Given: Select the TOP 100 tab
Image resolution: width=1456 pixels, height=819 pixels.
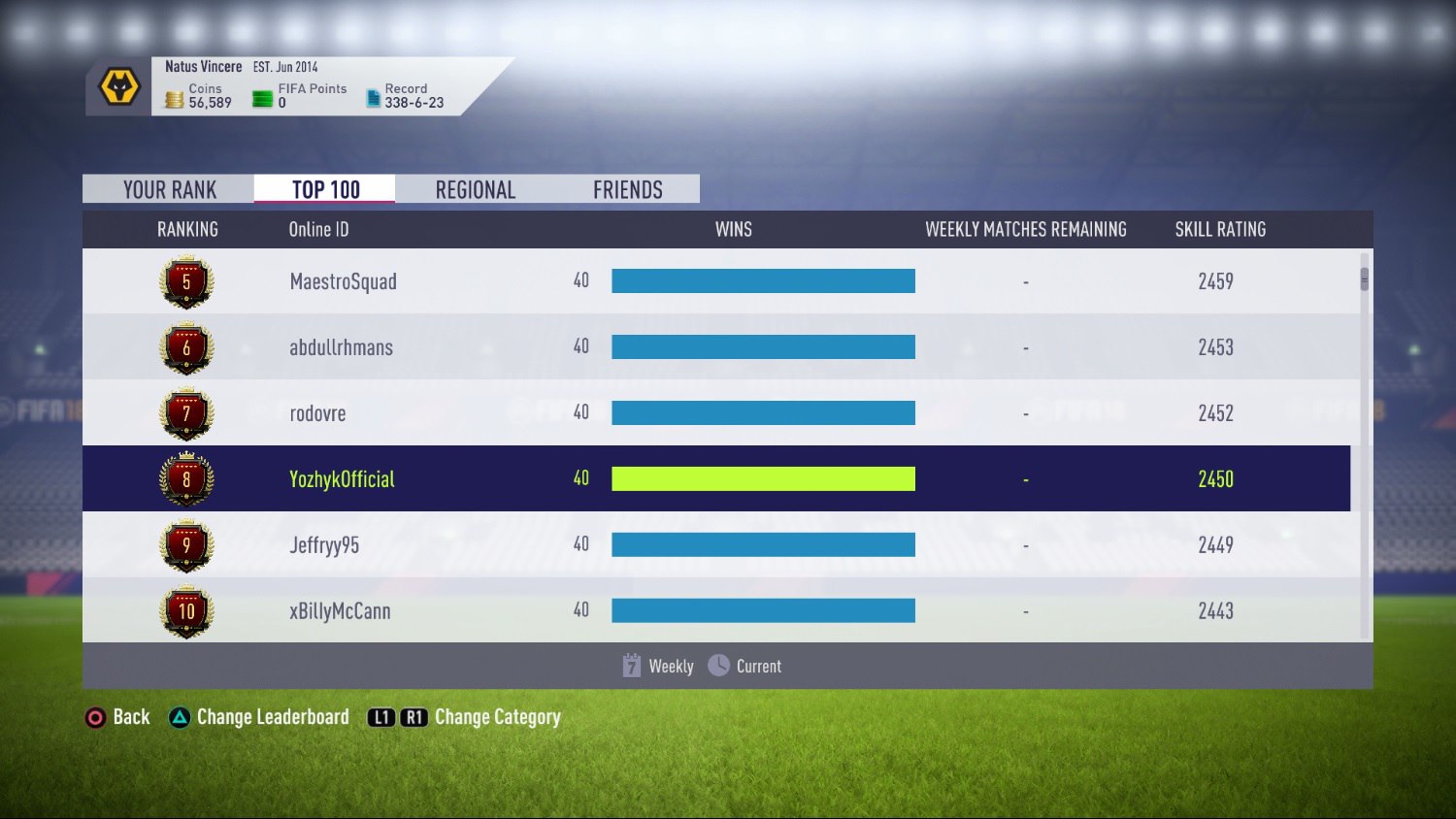Looking at the screenshot, I should click(x=325, y=189).
